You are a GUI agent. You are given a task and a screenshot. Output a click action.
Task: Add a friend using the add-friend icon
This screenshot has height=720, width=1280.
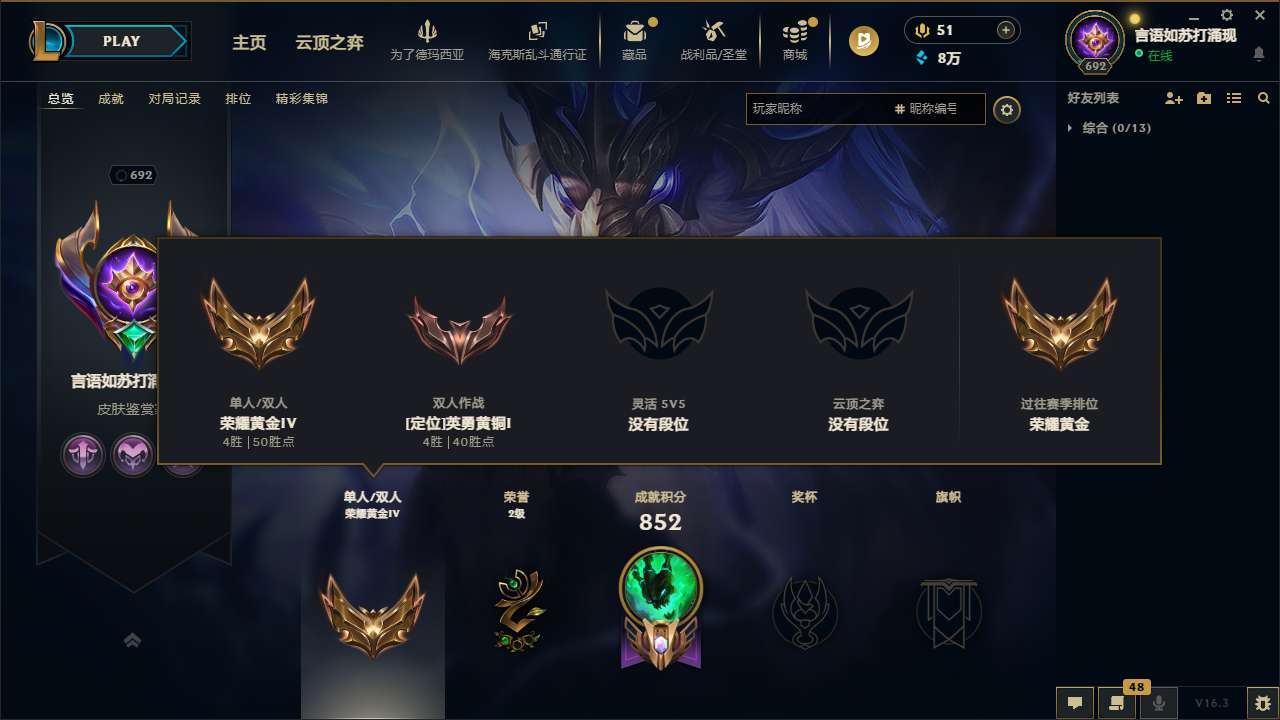pos(1174,98)
